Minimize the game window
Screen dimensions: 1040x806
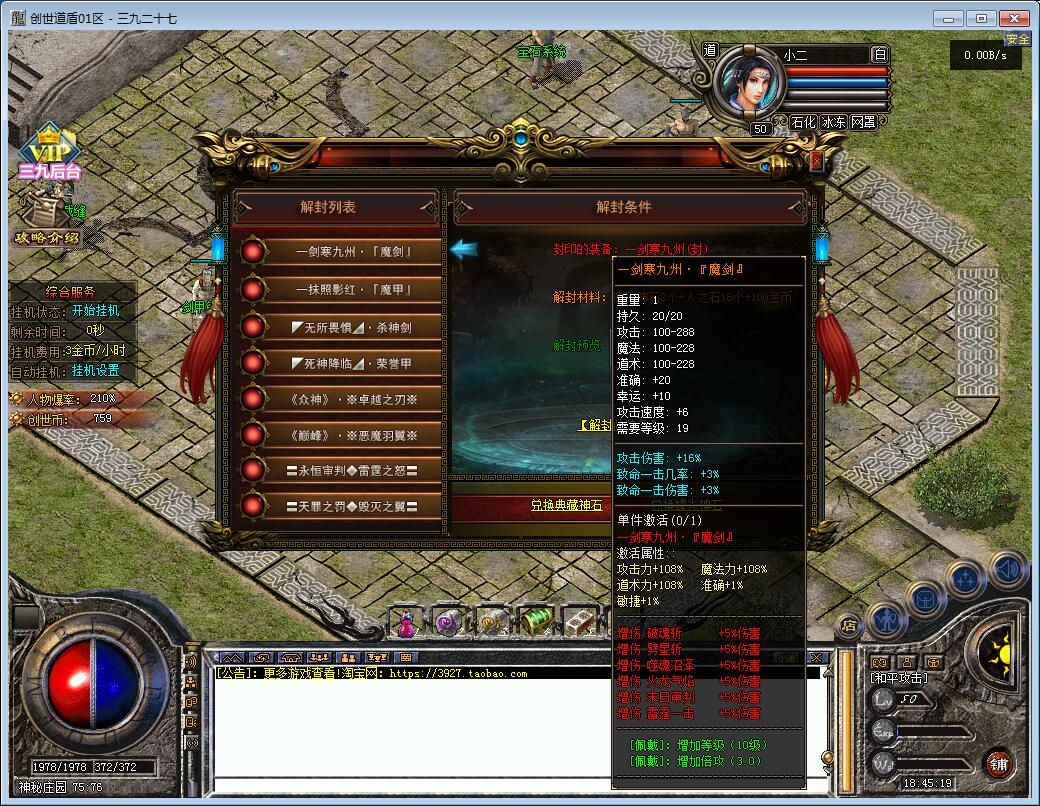pyautogui.click(x=949, y=18)
